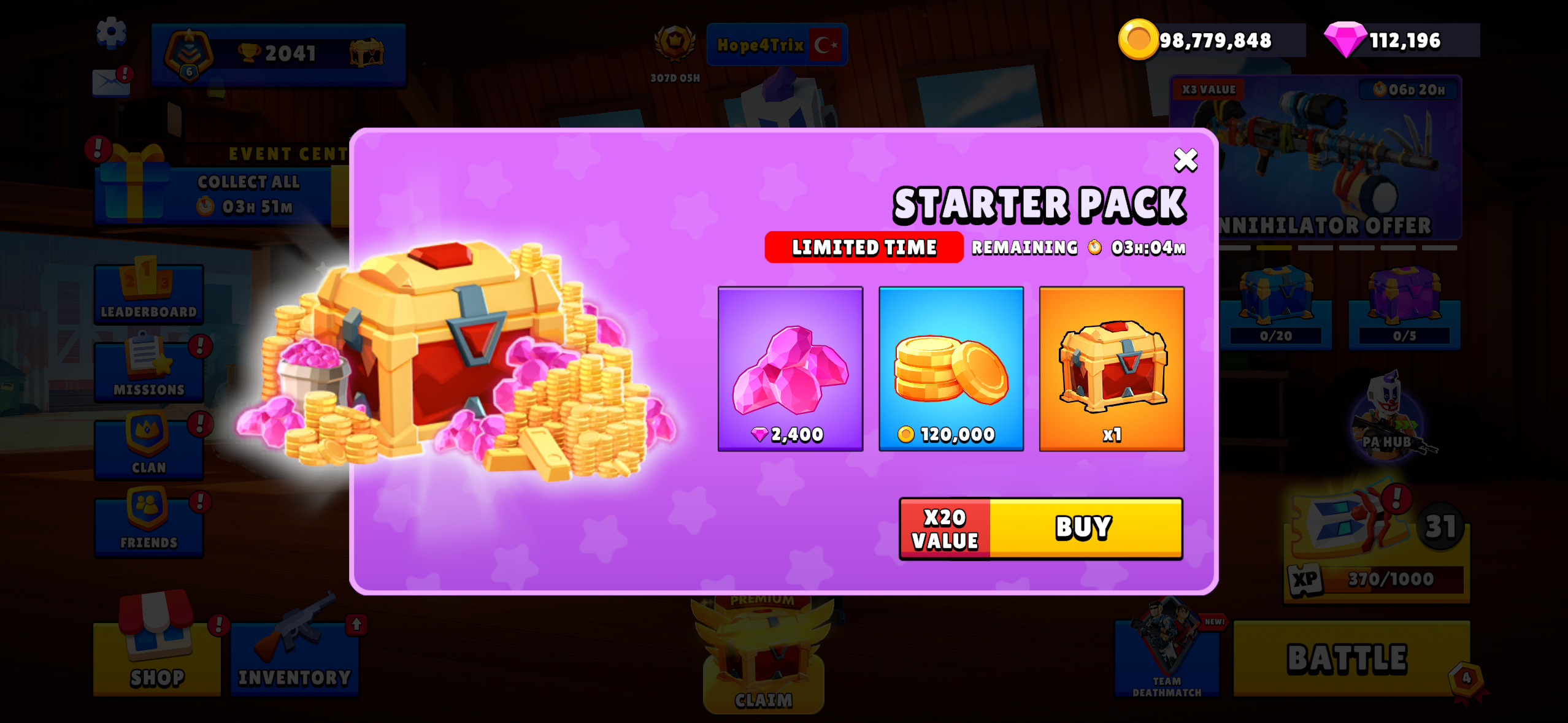1568x723 pixels.
Task: Open the mail inbox envelope
Action: point(110,82)
